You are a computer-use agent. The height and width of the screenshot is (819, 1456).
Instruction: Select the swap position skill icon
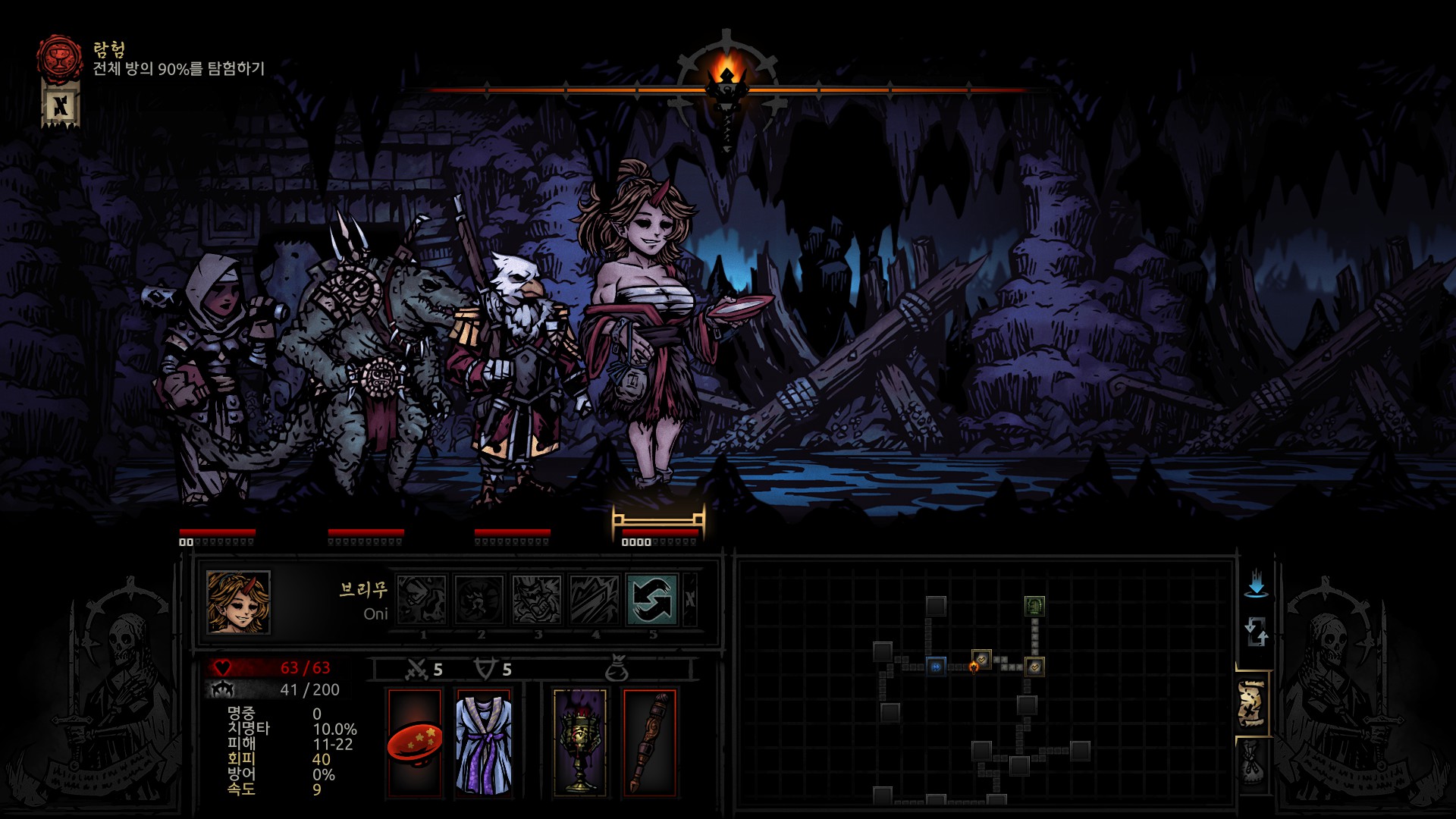click(651, 599)
